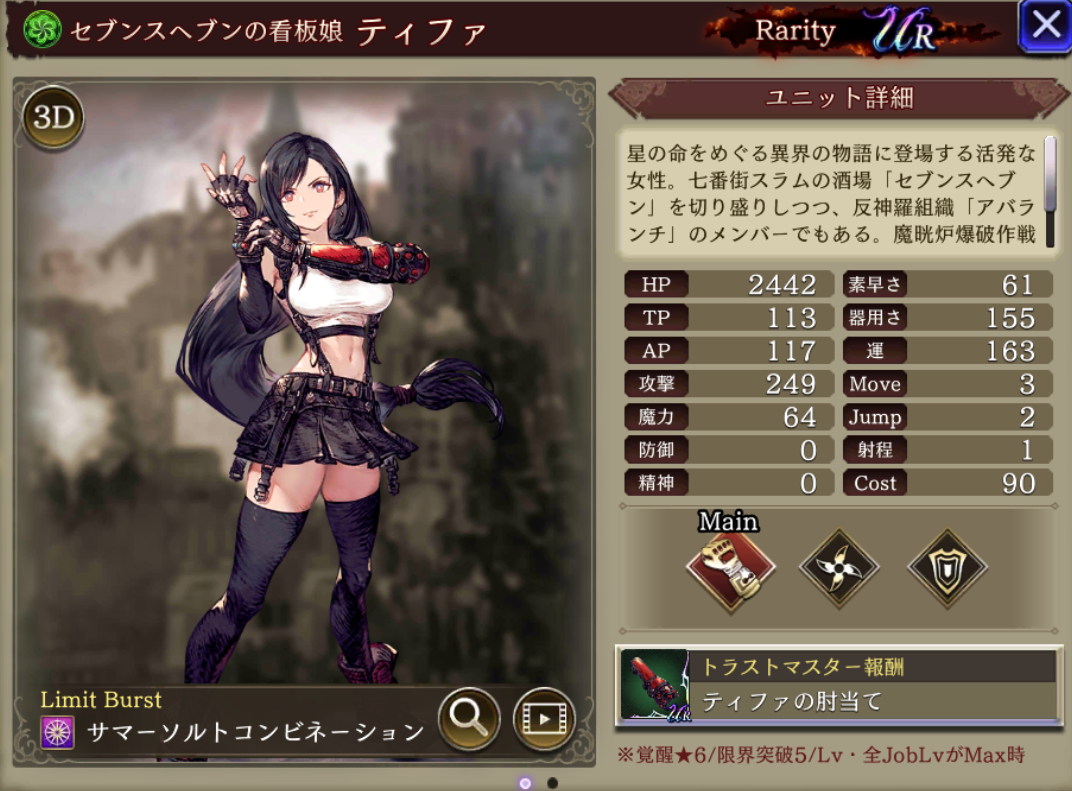Switch to the second page dot

[x=553, y=783]
